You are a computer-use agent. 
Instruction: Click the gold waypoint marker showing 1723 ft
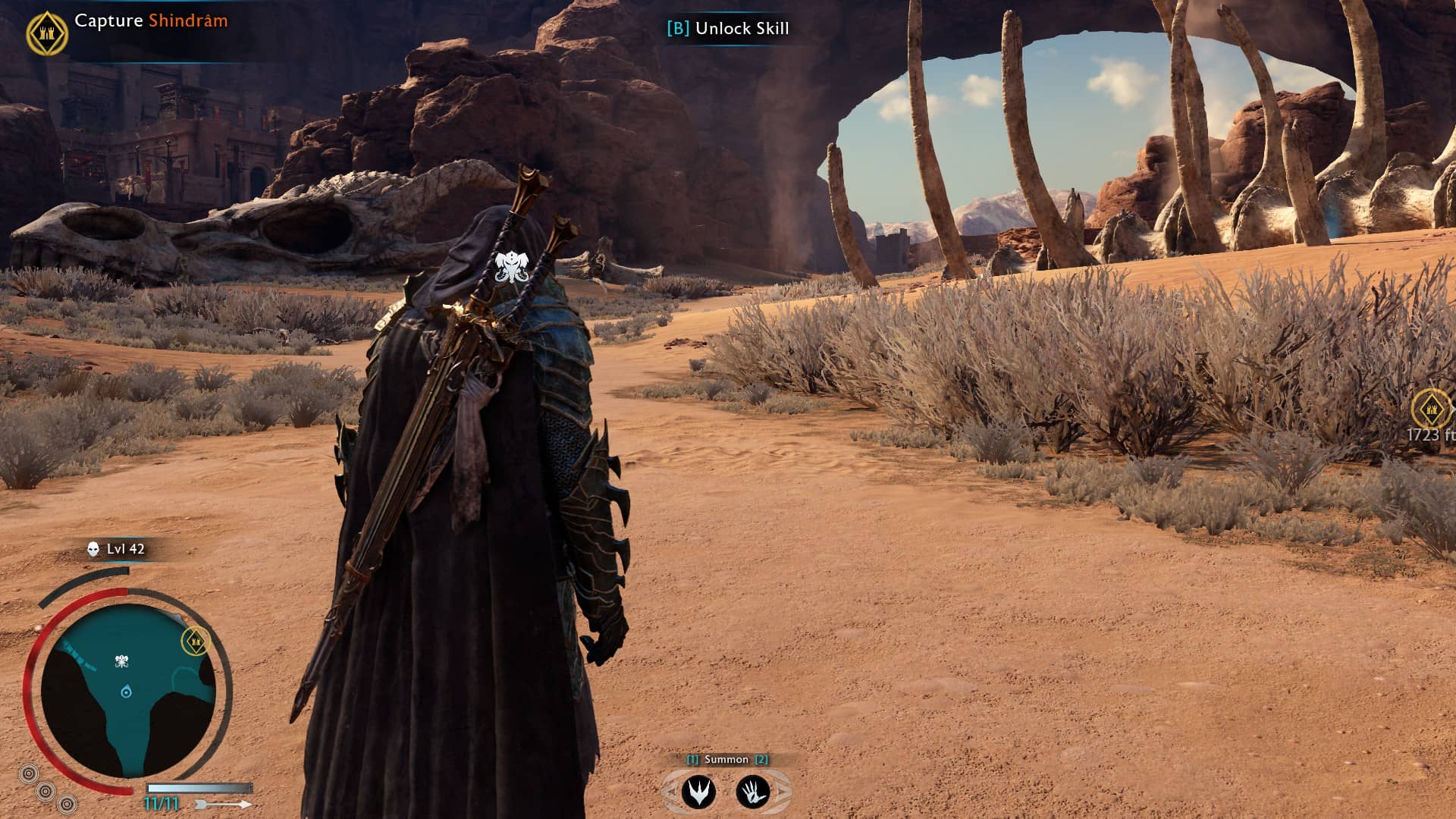(1431, 409)
